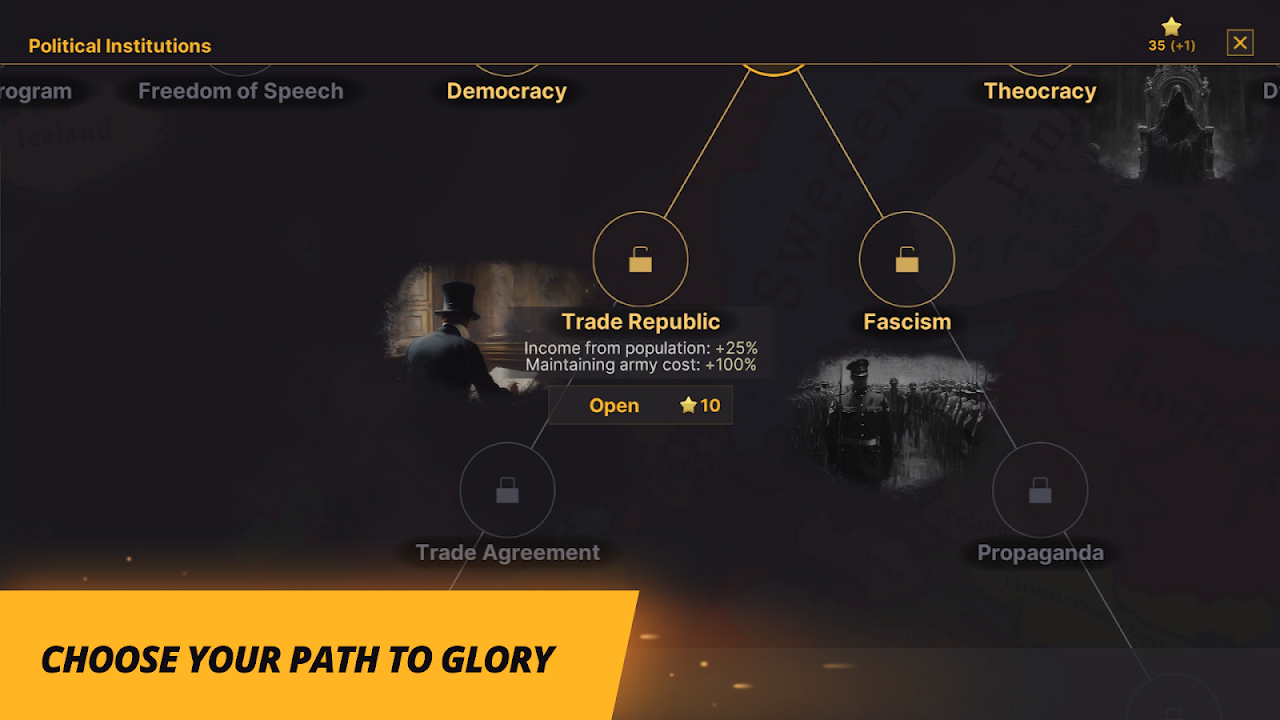Viewport: 1280px width, 720px height.
Task: Open the Trade Republic institution for 10 stars
Action: point(640,405)
